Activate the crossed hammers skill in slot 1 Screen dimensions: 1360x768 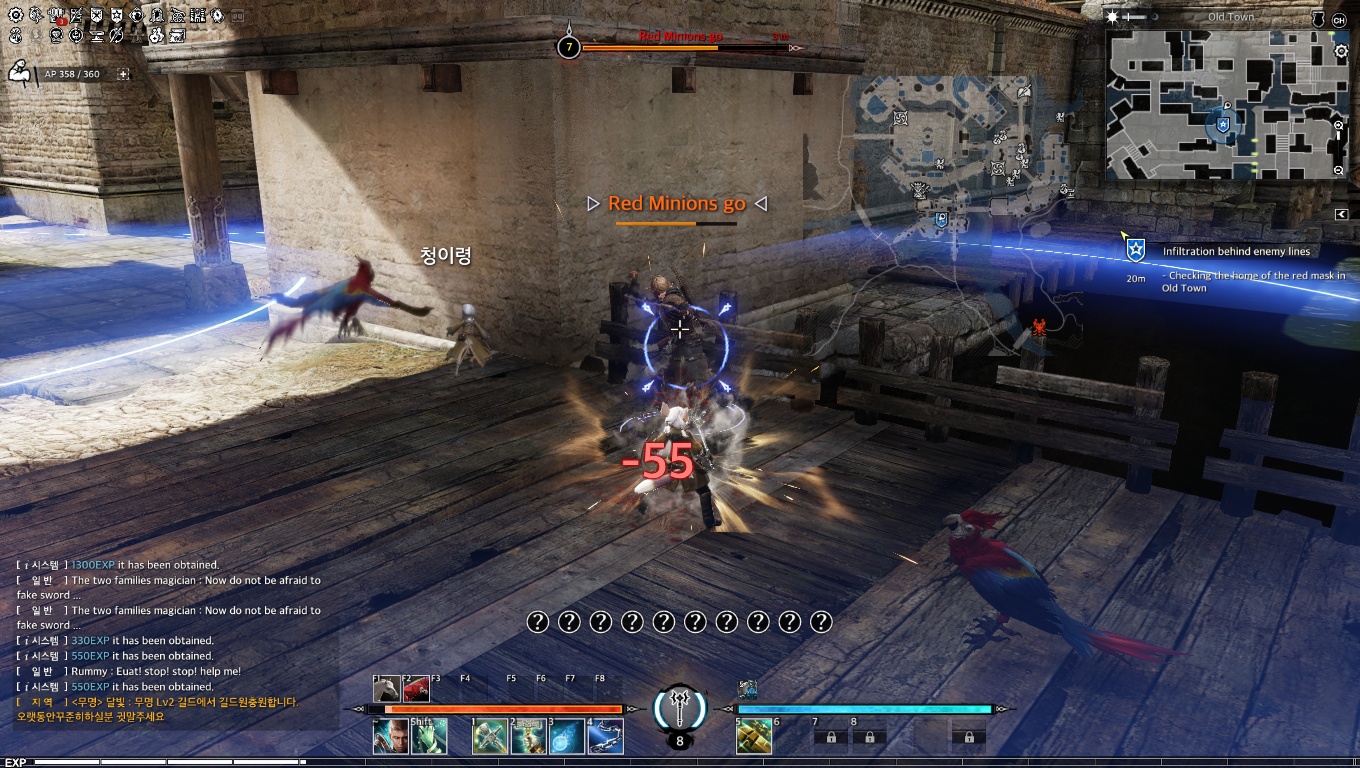(490, 737)
